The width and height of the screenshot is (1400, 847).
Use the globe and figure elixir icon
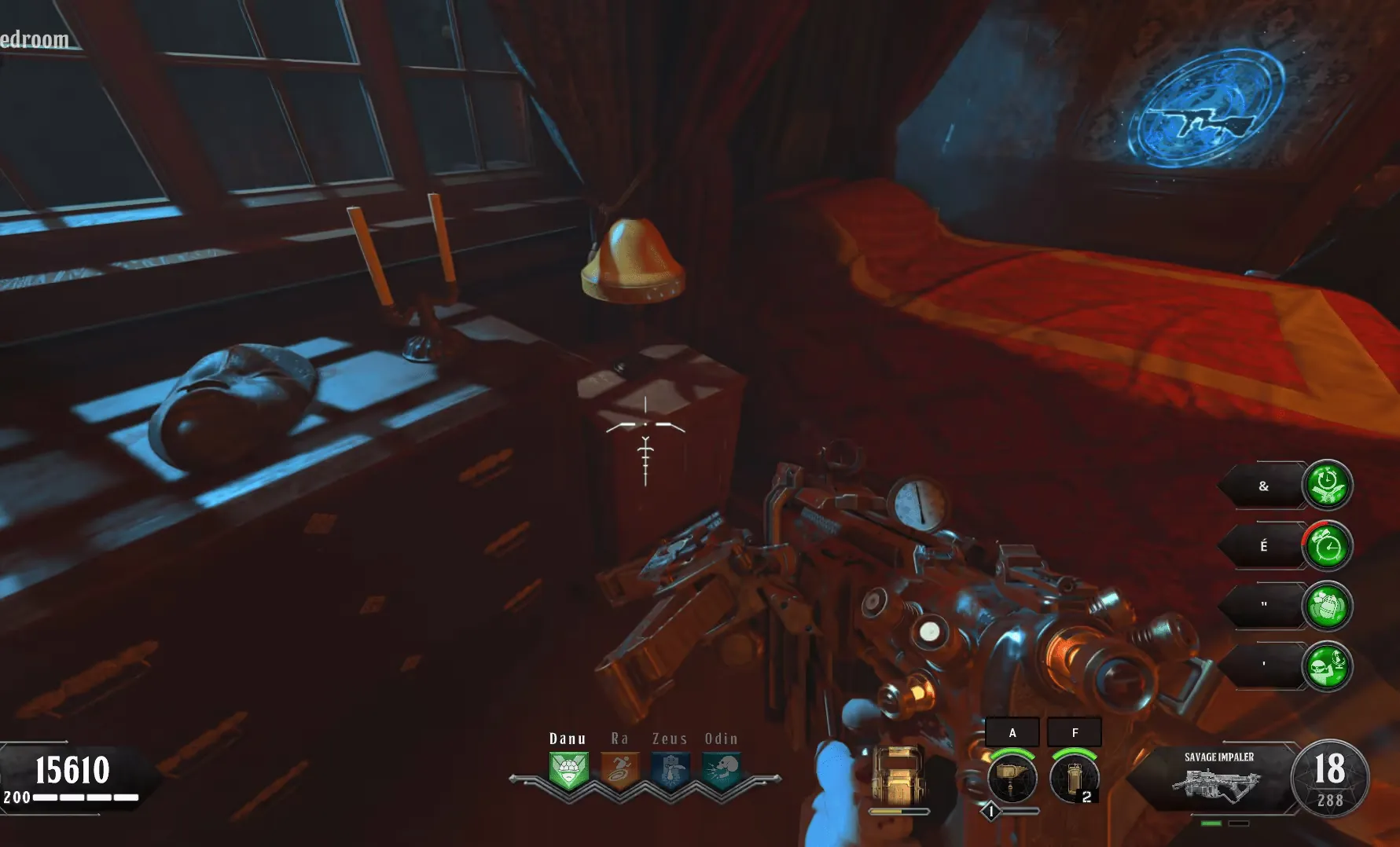point(1327,666)
